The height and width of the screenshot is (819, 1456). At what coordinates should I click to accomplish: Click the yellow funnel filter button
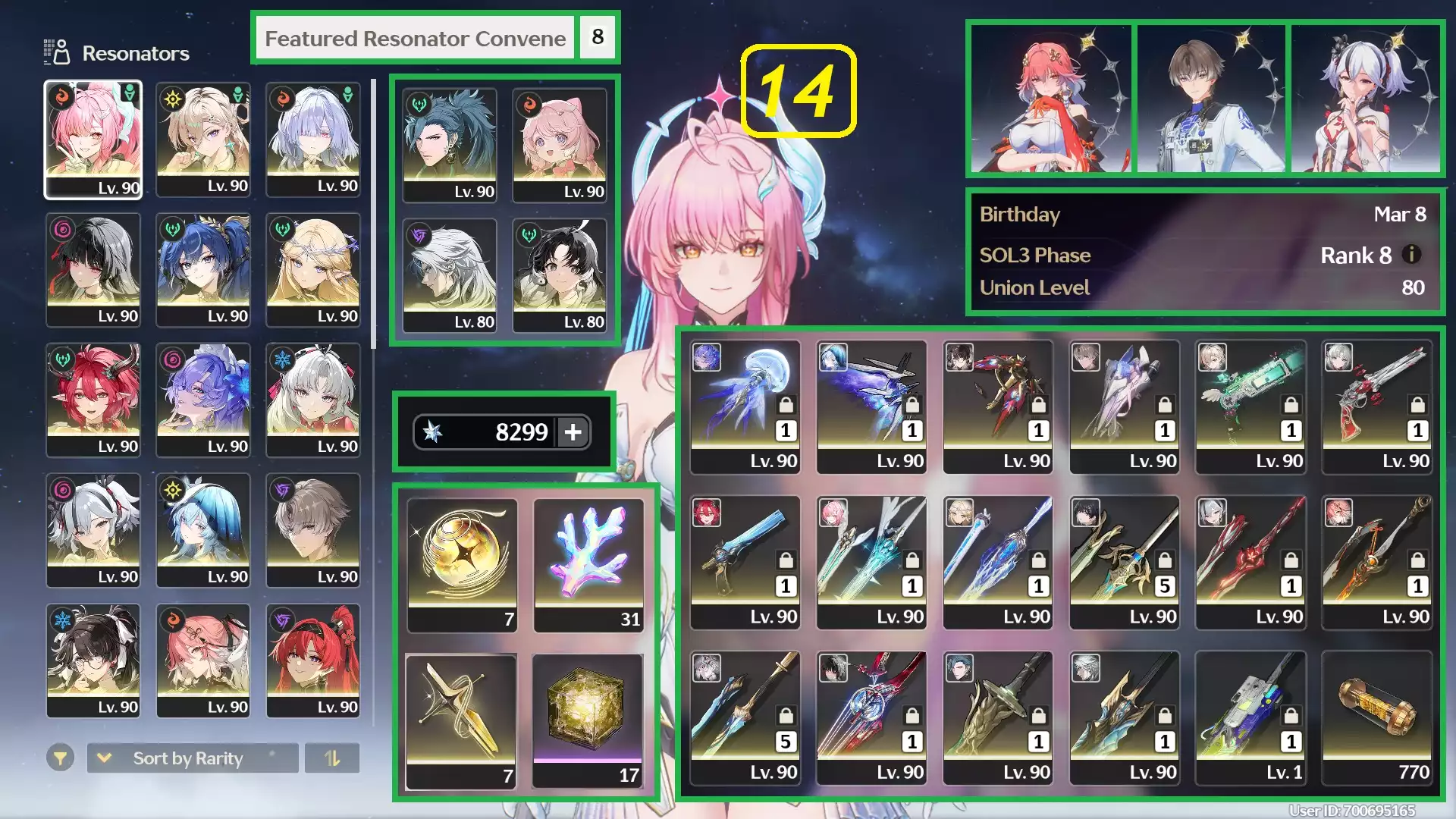point(60,757)
